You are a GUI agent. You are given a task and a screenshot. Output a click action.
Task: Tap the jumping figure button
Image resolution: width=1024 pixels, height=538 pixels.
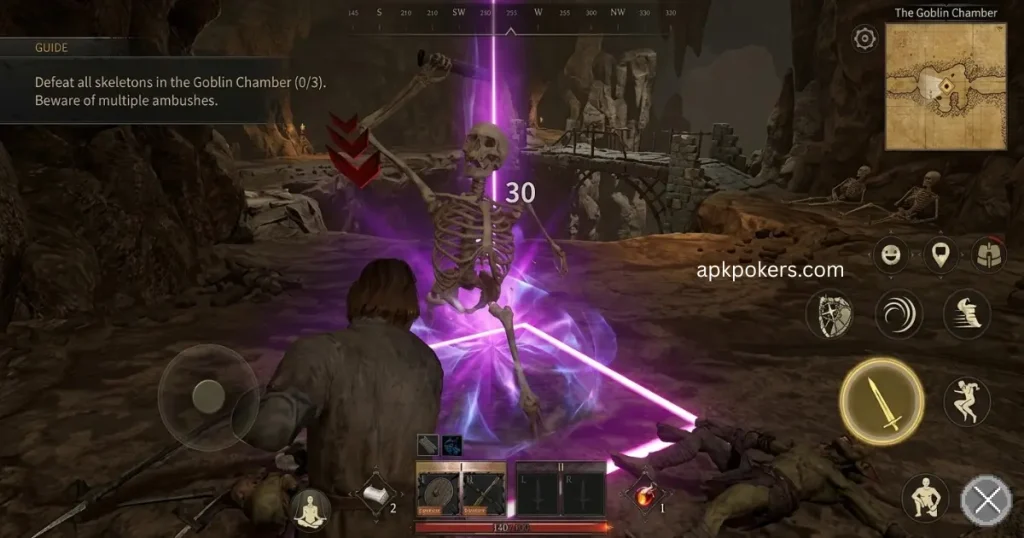pos(966,401)
